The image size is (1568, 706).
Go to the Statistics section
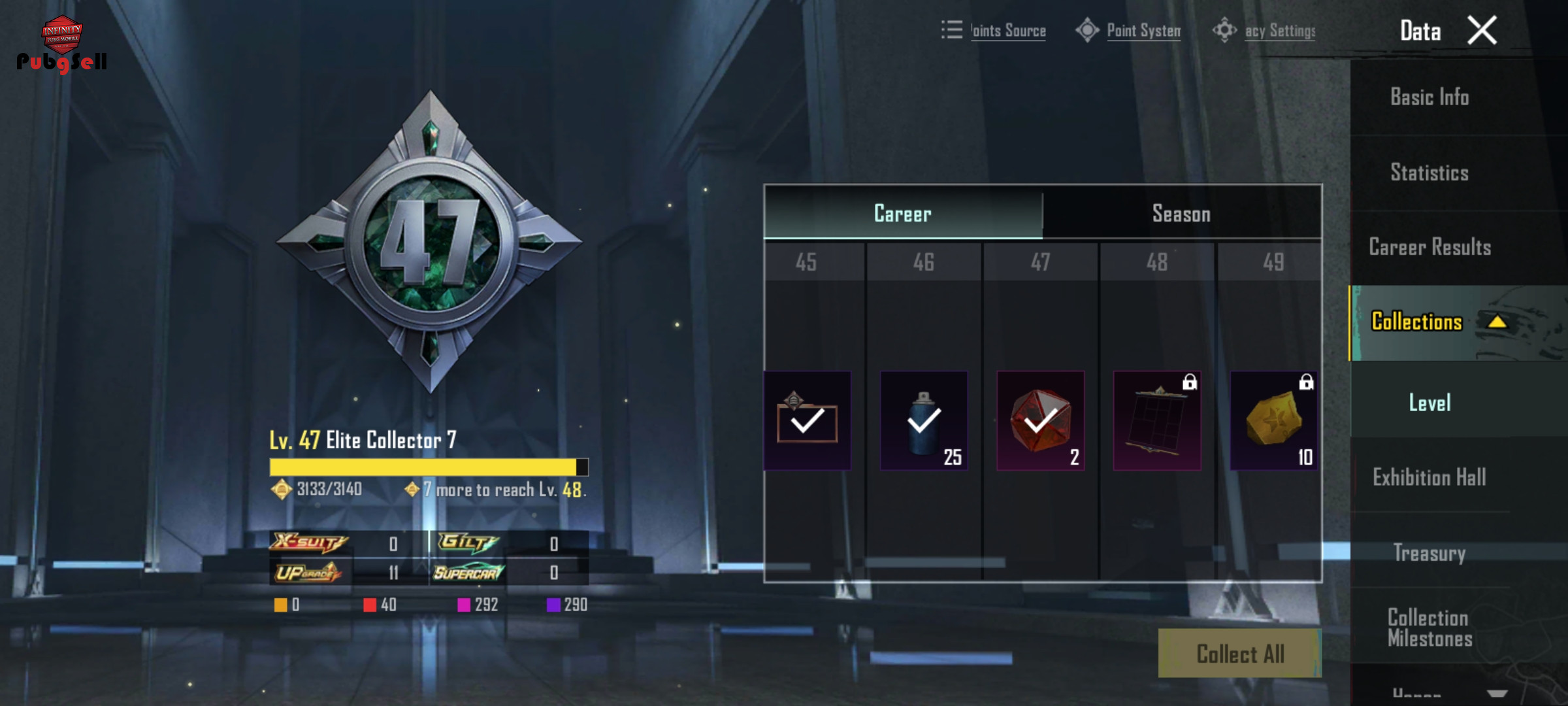pos(1429,173)
